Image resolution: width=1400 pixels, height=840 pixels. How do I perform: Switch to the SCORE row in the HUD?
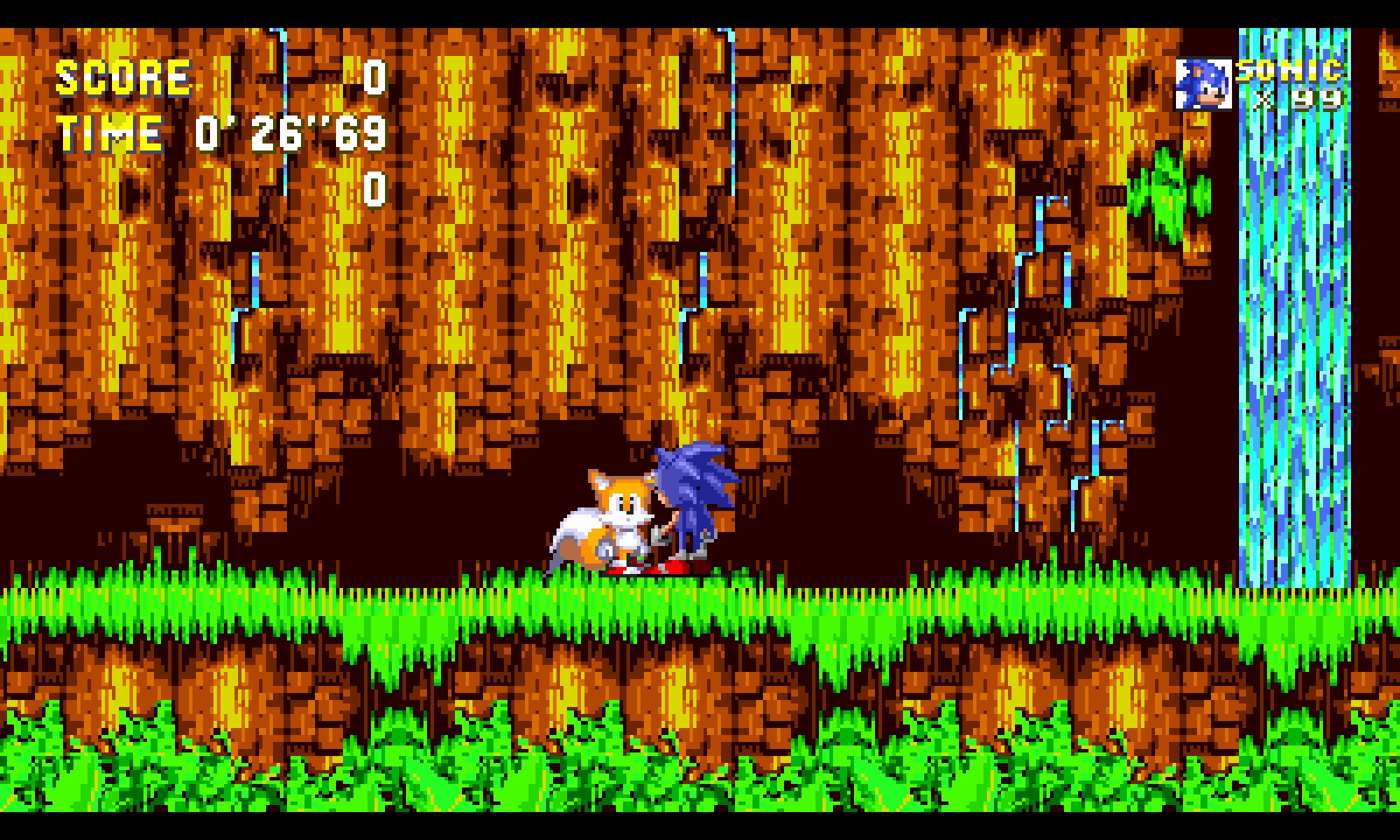pos(210,77)
